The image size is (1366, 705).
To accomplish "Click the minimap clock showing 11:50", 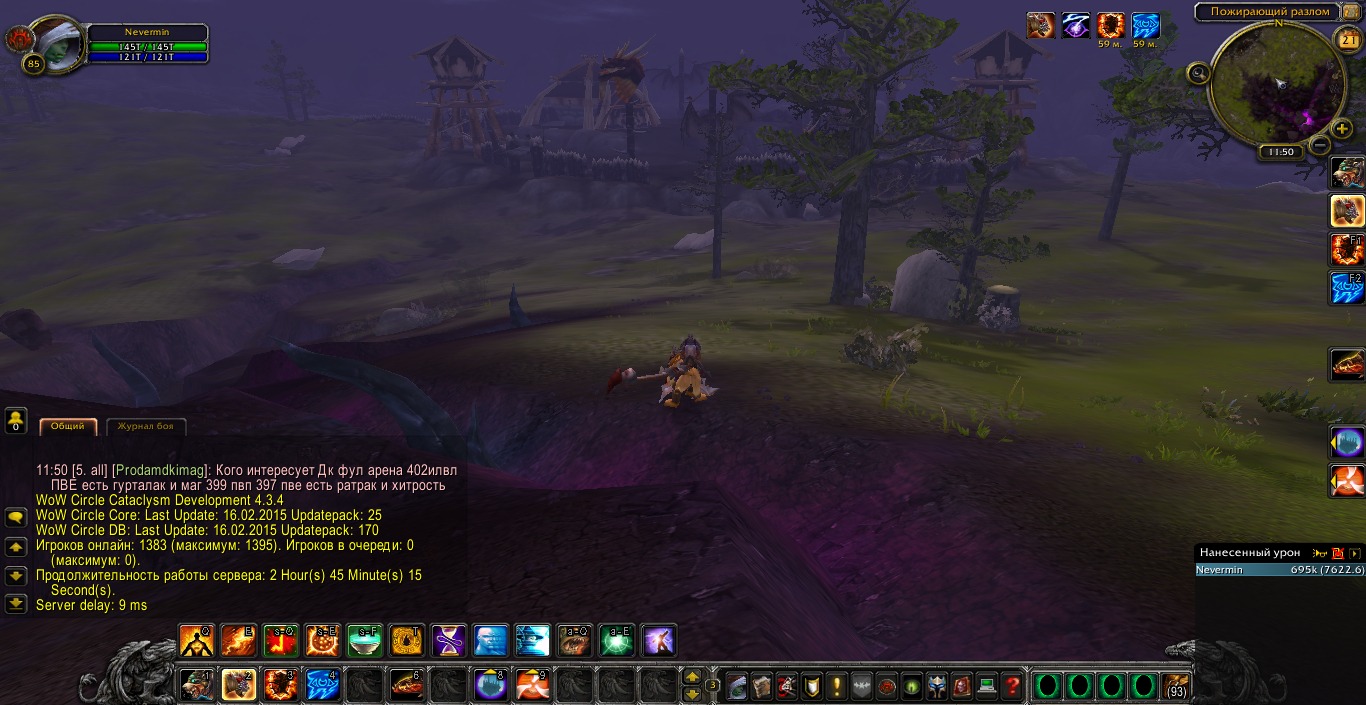I will (x=1279, y=152).
